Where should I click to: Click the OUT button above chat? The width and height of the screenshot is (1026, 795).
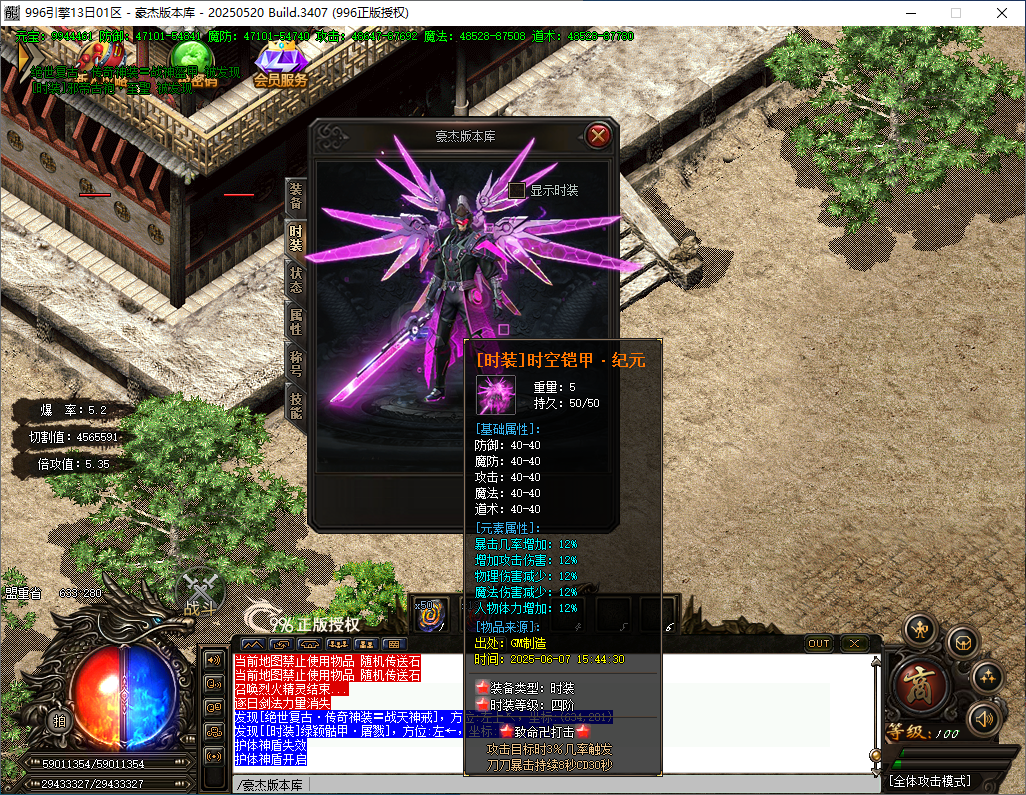pos(819,644)
